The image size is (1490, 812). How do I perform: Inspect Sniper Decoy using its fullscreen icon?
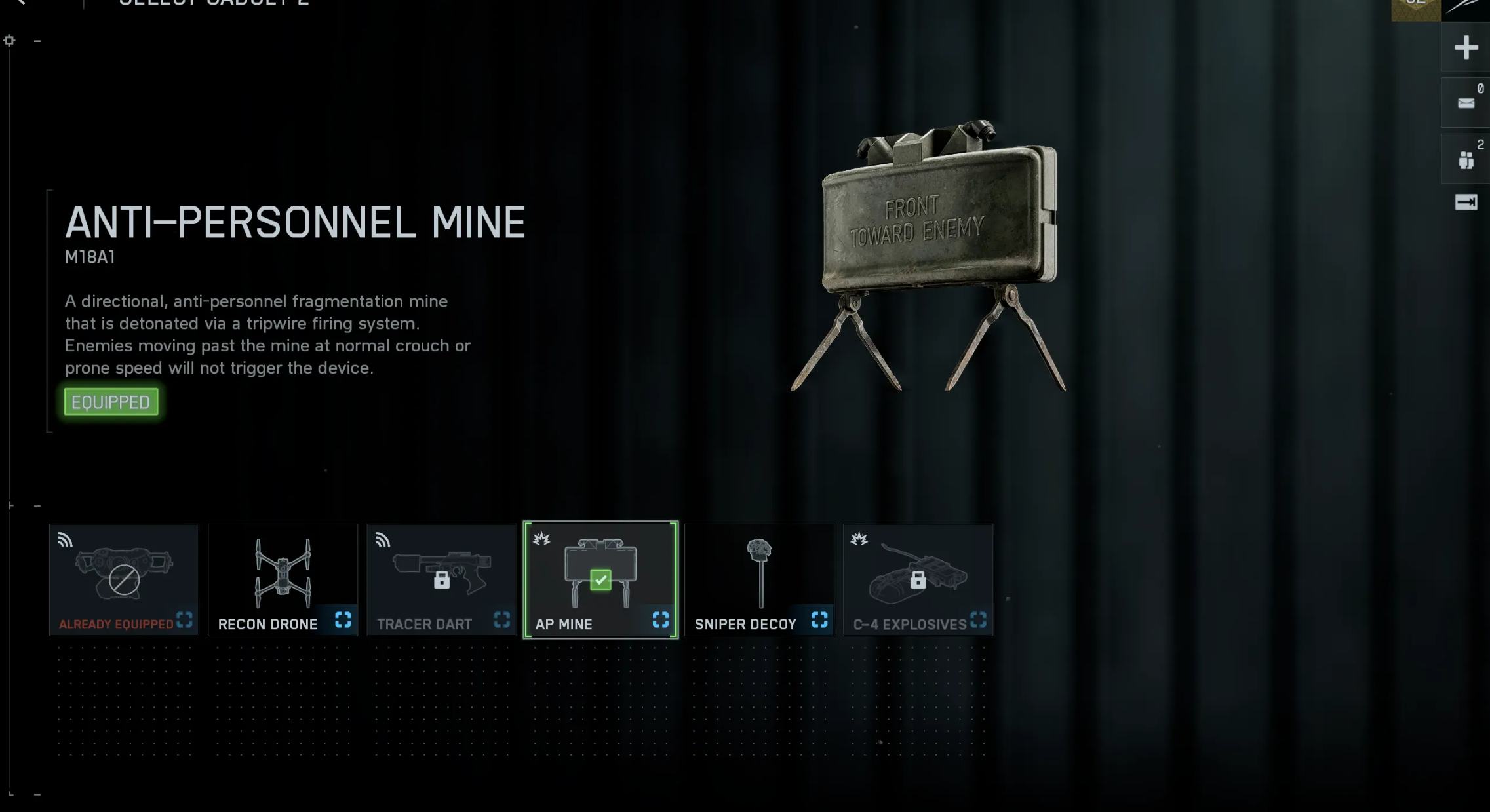(819, 620)
